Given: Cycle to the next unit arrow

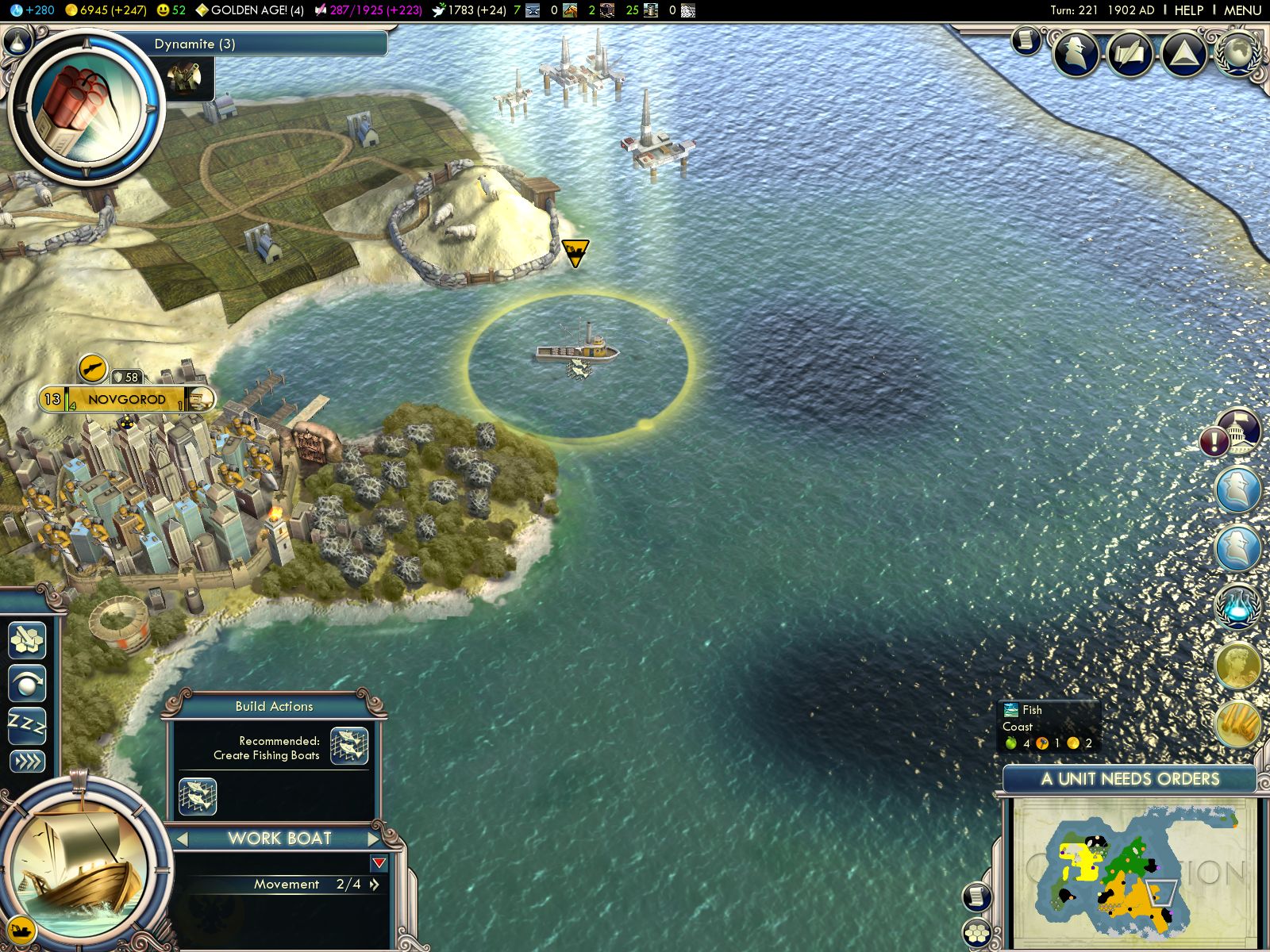Looking at the screenshot, I should (x=374, y=839).
